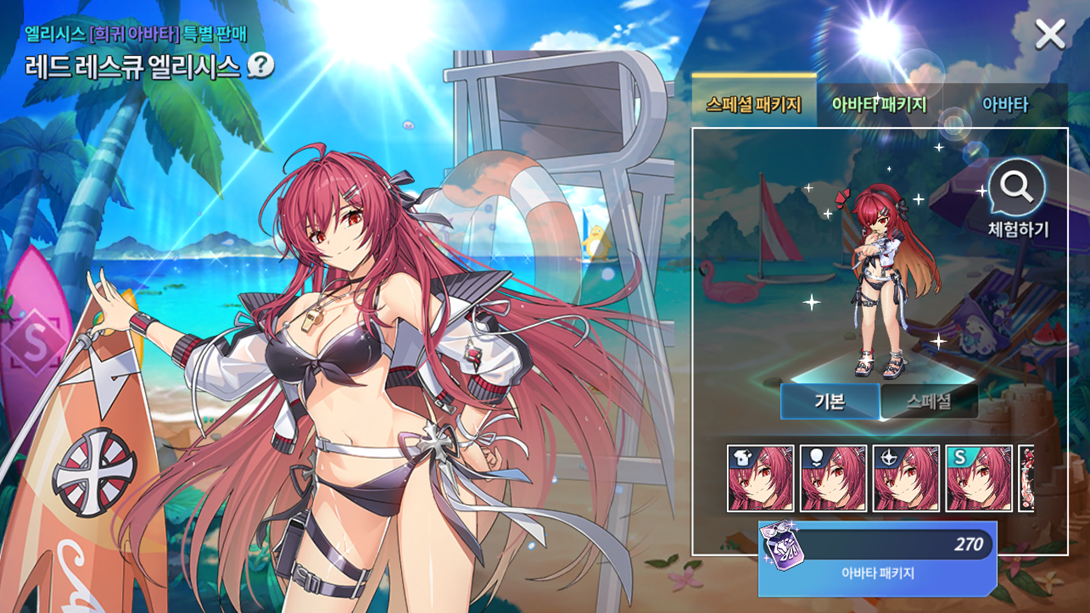Select the 아바타 tab
The image size is (1090, 613).
[x=1004, y=104]
